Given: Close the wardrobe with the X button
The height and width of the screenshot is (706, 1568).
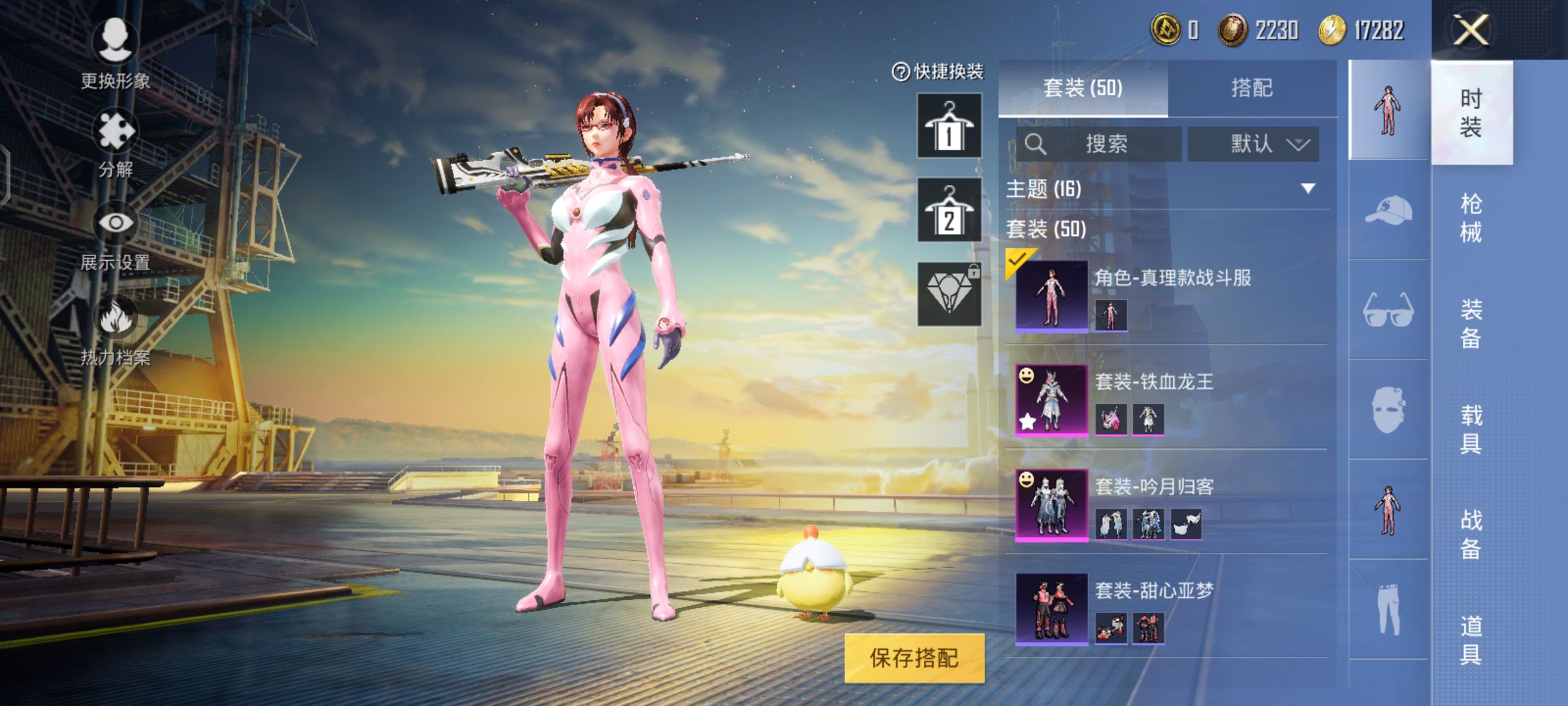Looking at the screenshot, I should pyautogui.click(x=1471, y=30).
